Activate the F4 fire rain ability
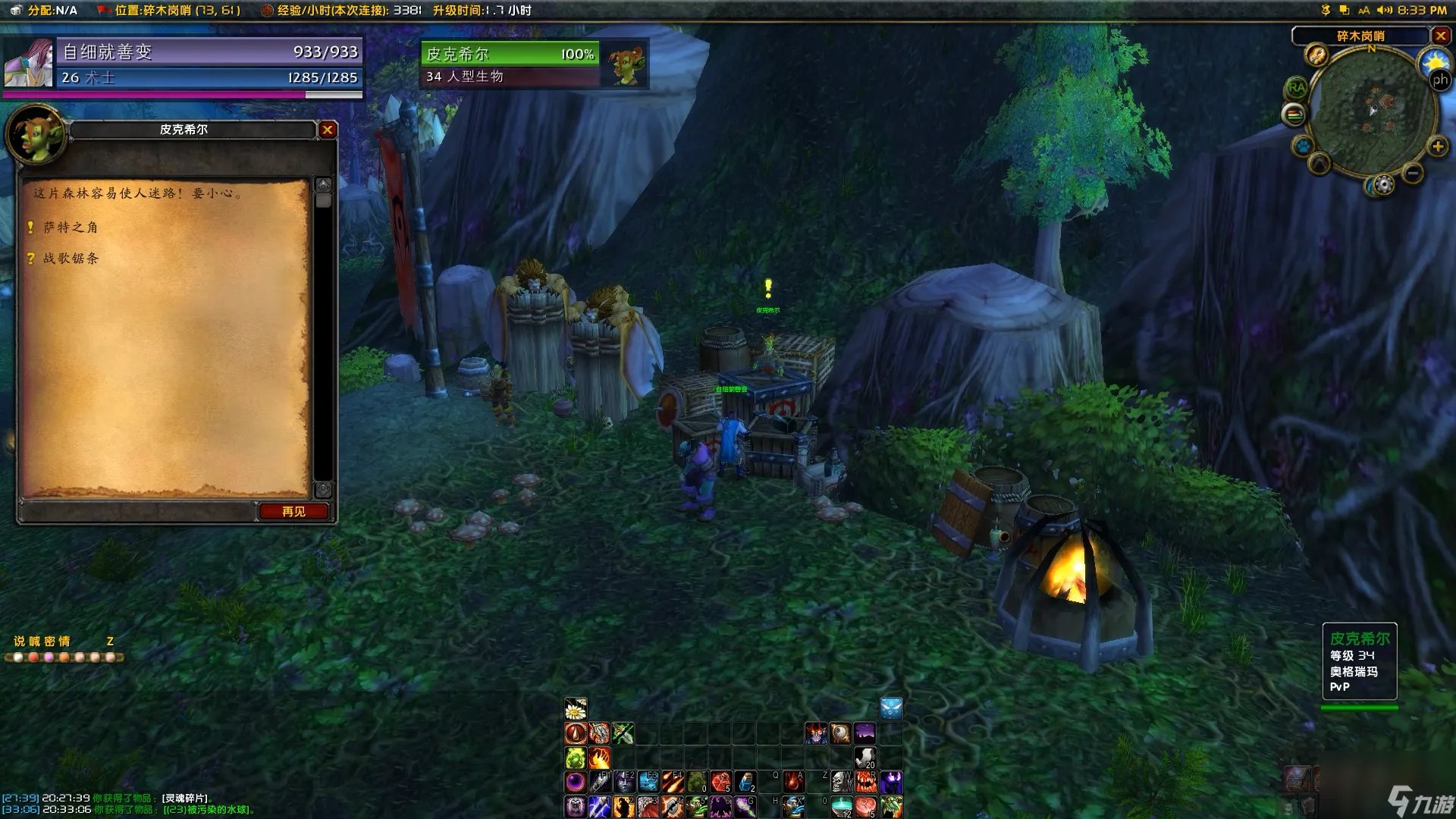 point(673,782)
